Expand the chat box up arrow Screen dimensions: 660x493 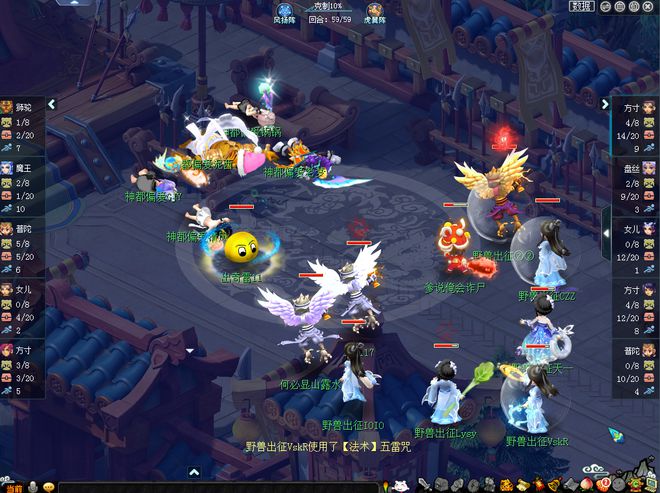click(x=194, y=472)
